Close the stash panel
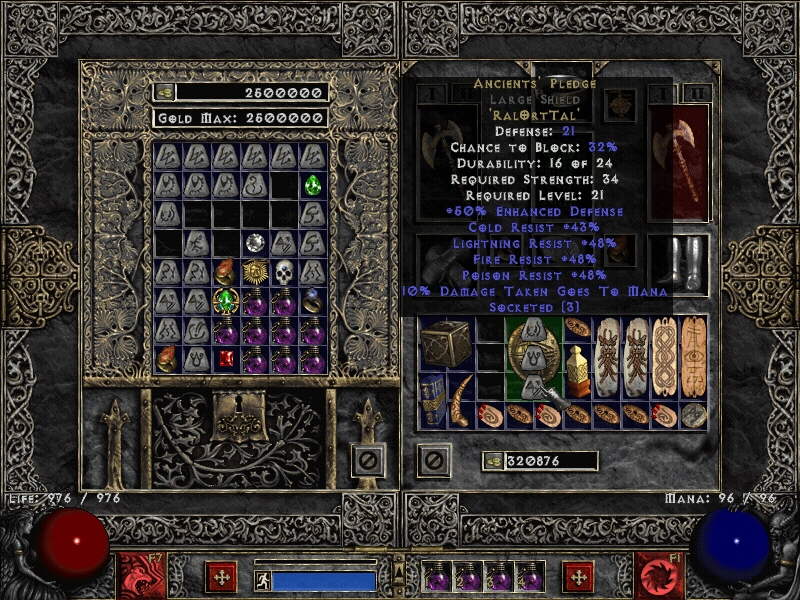800x600 pixels. (x=368, y=461)
